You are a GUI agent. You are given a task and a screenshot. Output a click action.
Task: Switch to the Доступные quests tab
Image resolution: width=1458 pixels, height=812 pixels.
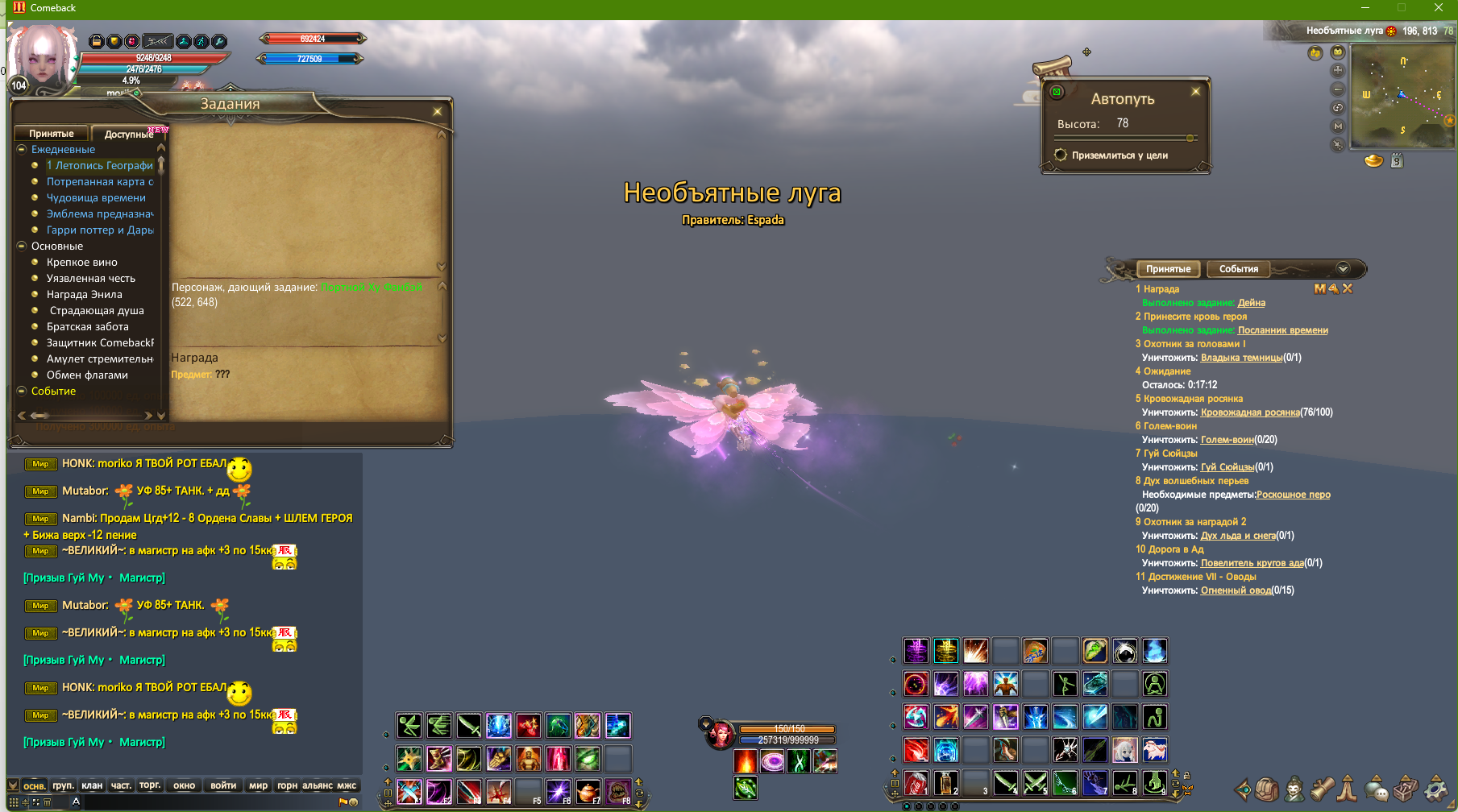tap(128, 134)
